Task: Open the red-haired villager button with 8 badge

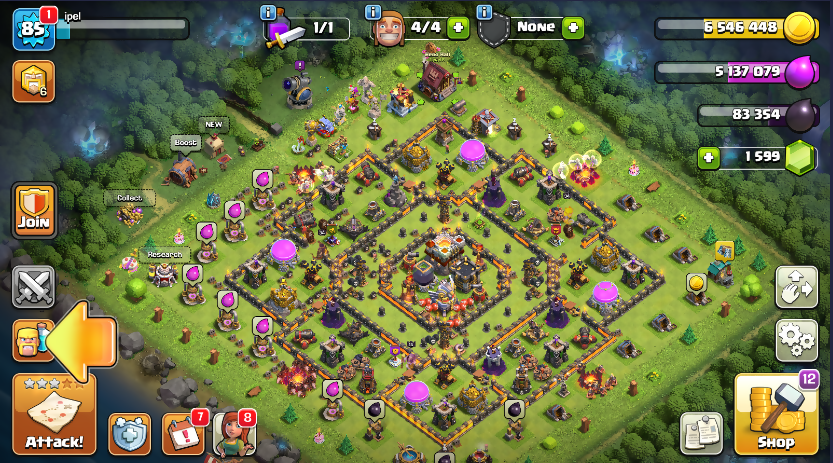Action: (233, 433)
